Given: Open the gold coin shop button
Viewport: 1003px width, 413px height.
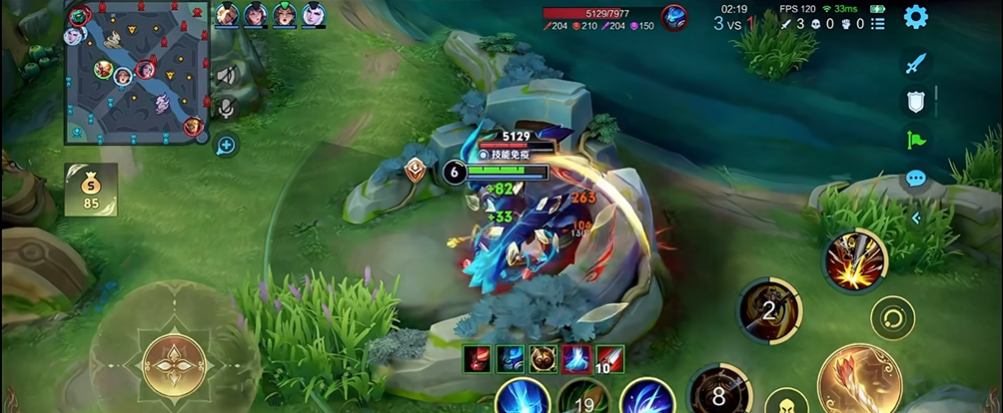Looking at the screenshot, I should pyautogui.click(x=91, y=188).
